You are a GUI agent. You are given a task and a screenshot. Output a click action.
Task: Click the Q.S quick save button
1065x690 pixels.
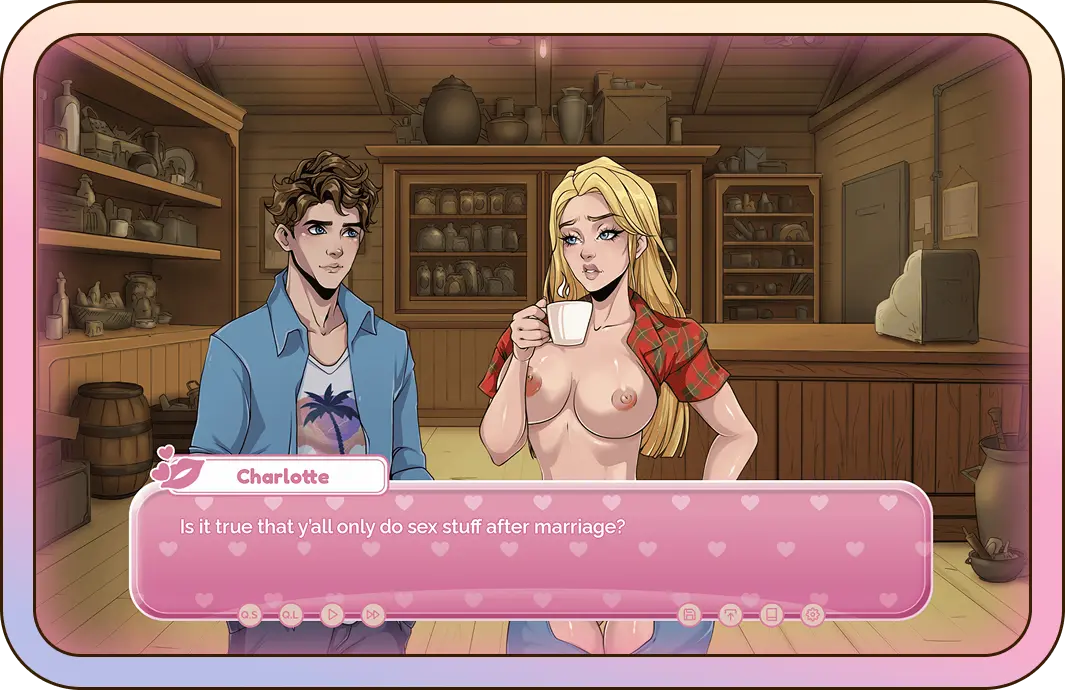(250, 615)
